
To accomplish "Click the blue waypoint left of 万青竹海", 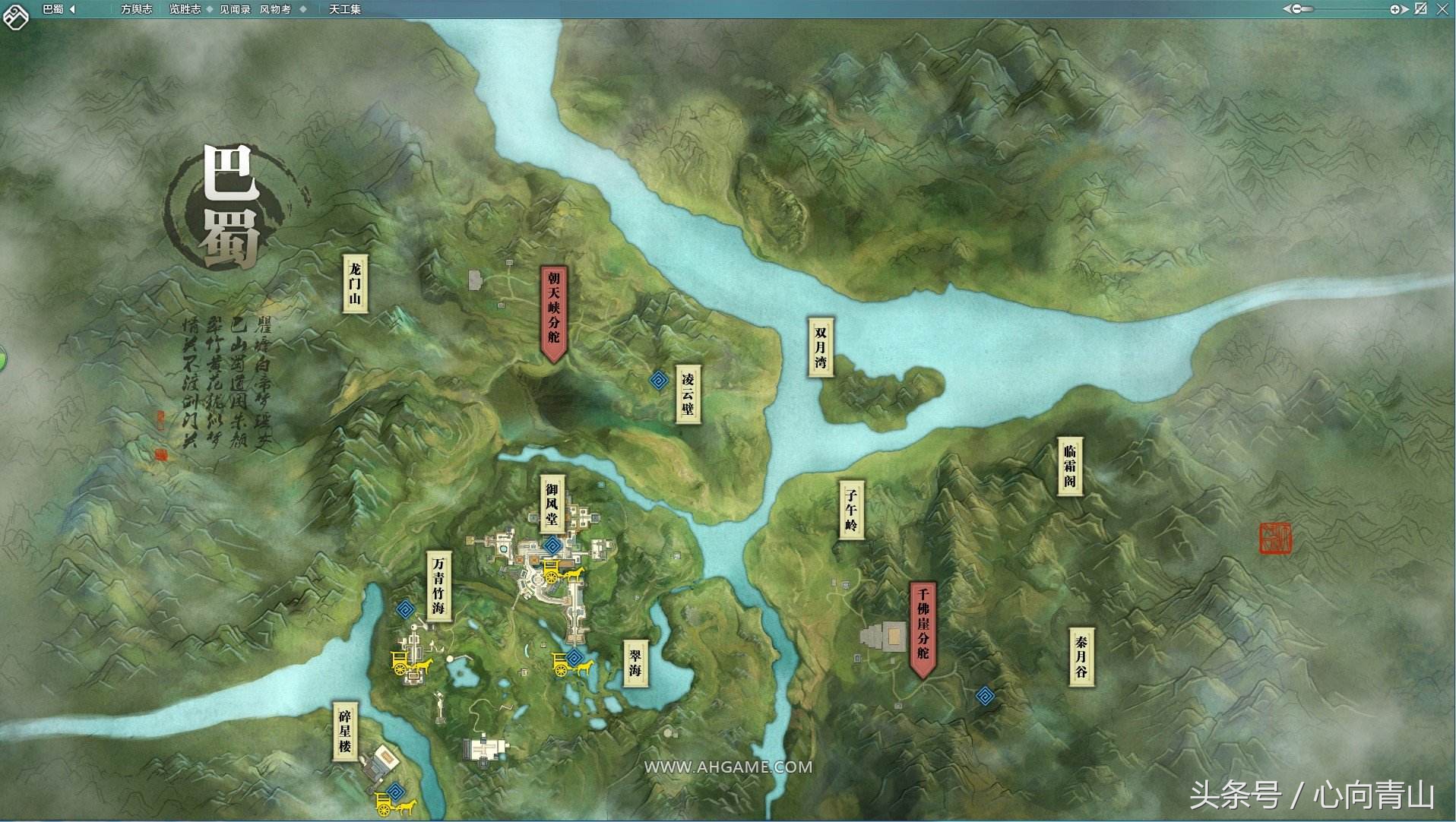I will tap(405, 609).
